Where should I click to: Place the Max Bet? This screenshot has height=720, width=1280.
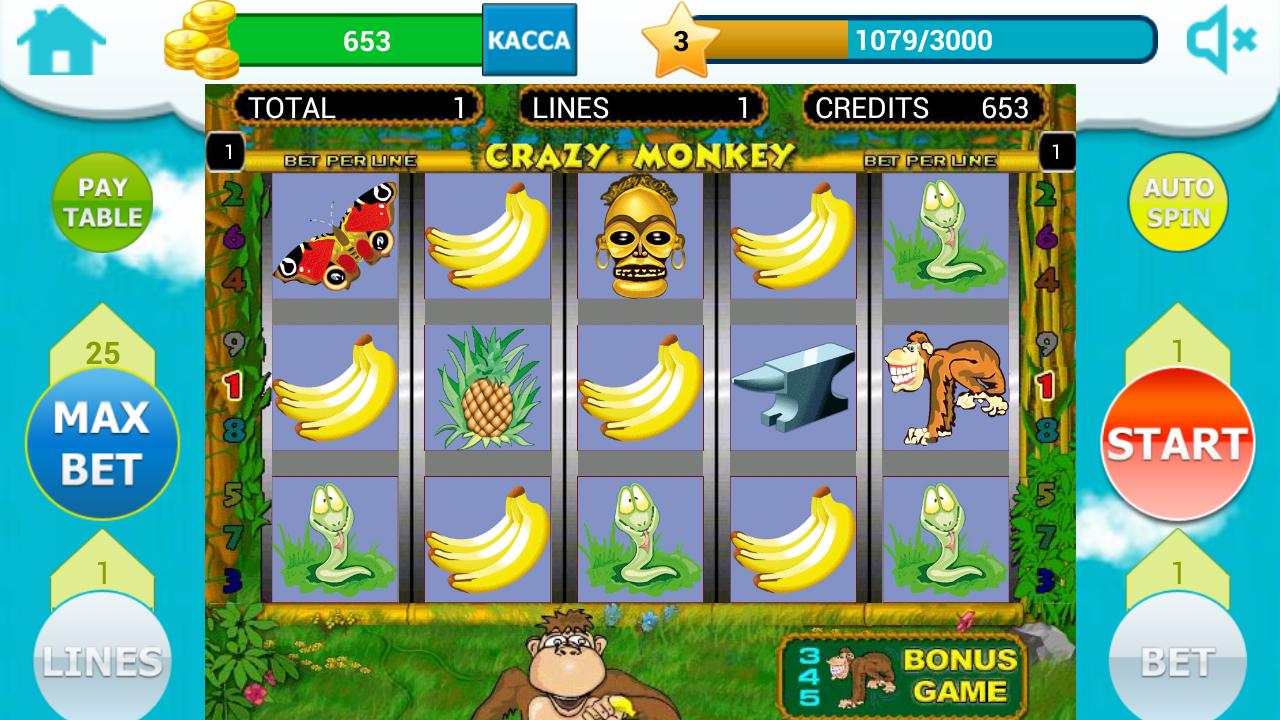pos(102,443)
